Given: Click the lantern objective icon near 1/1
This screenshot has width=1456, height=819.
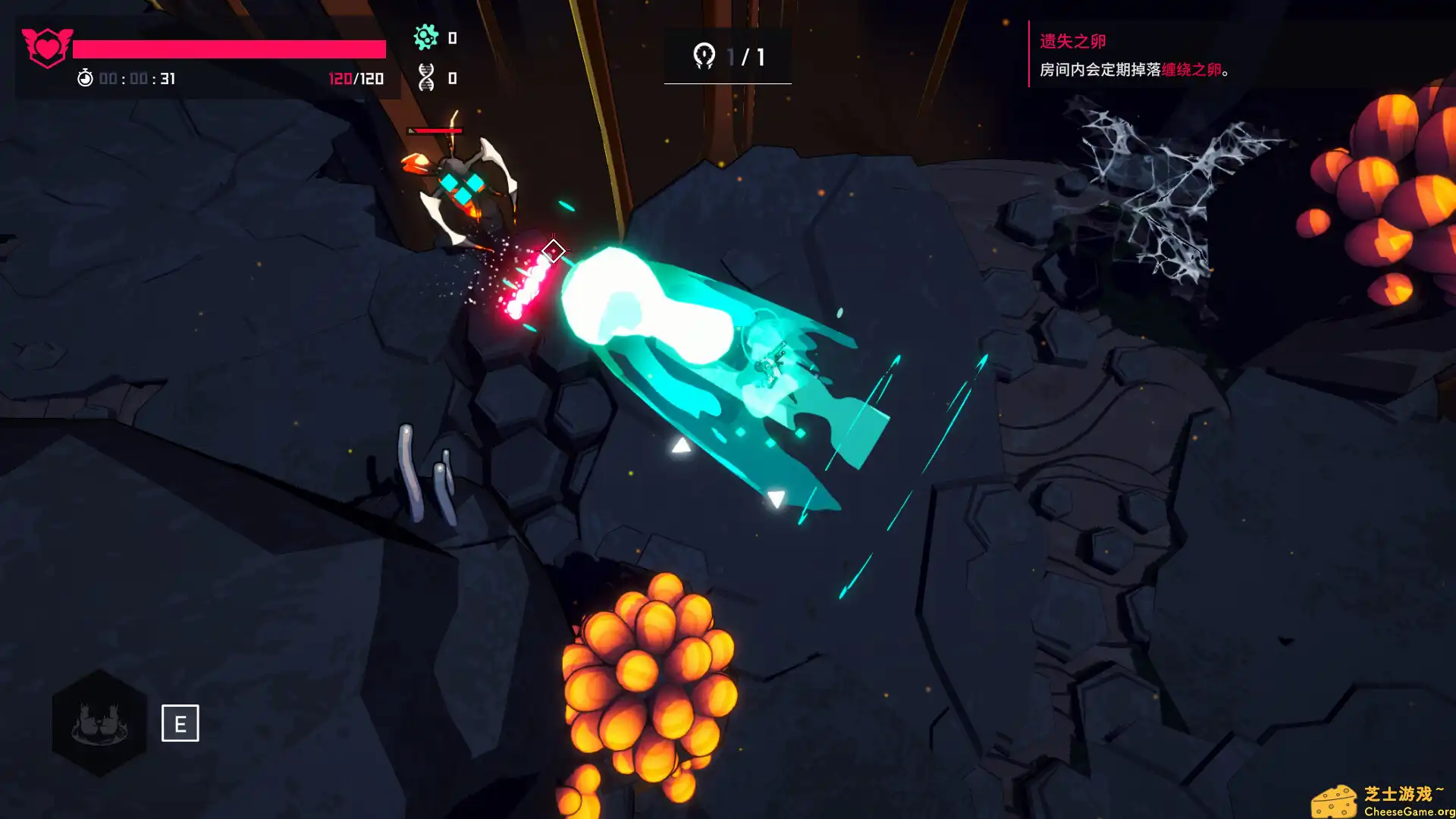Looking at the screenshot, I should point(705,54).
